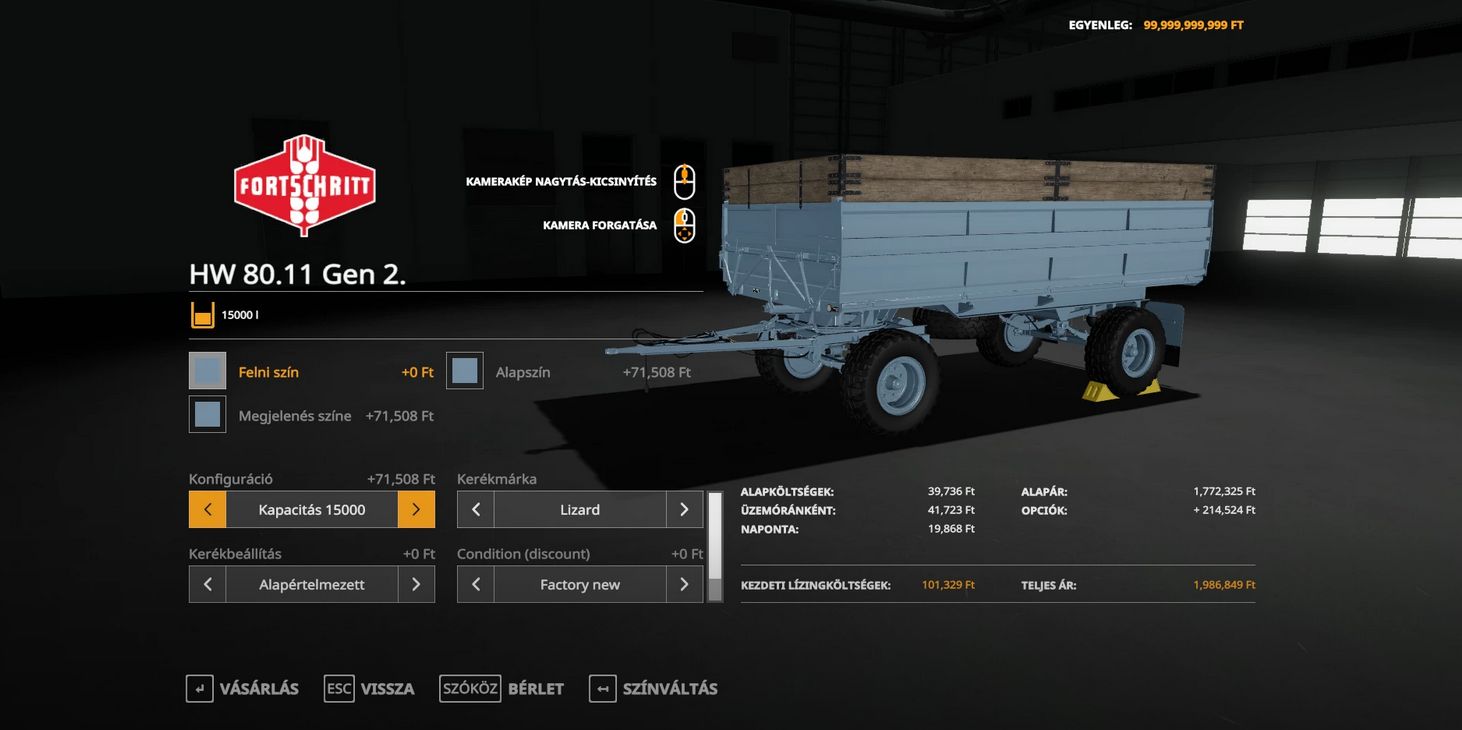The image size is (1462, 730).
Task: Buy the trailer with Vásárlás
Action: pyautogui.click(x=243, y=688)
